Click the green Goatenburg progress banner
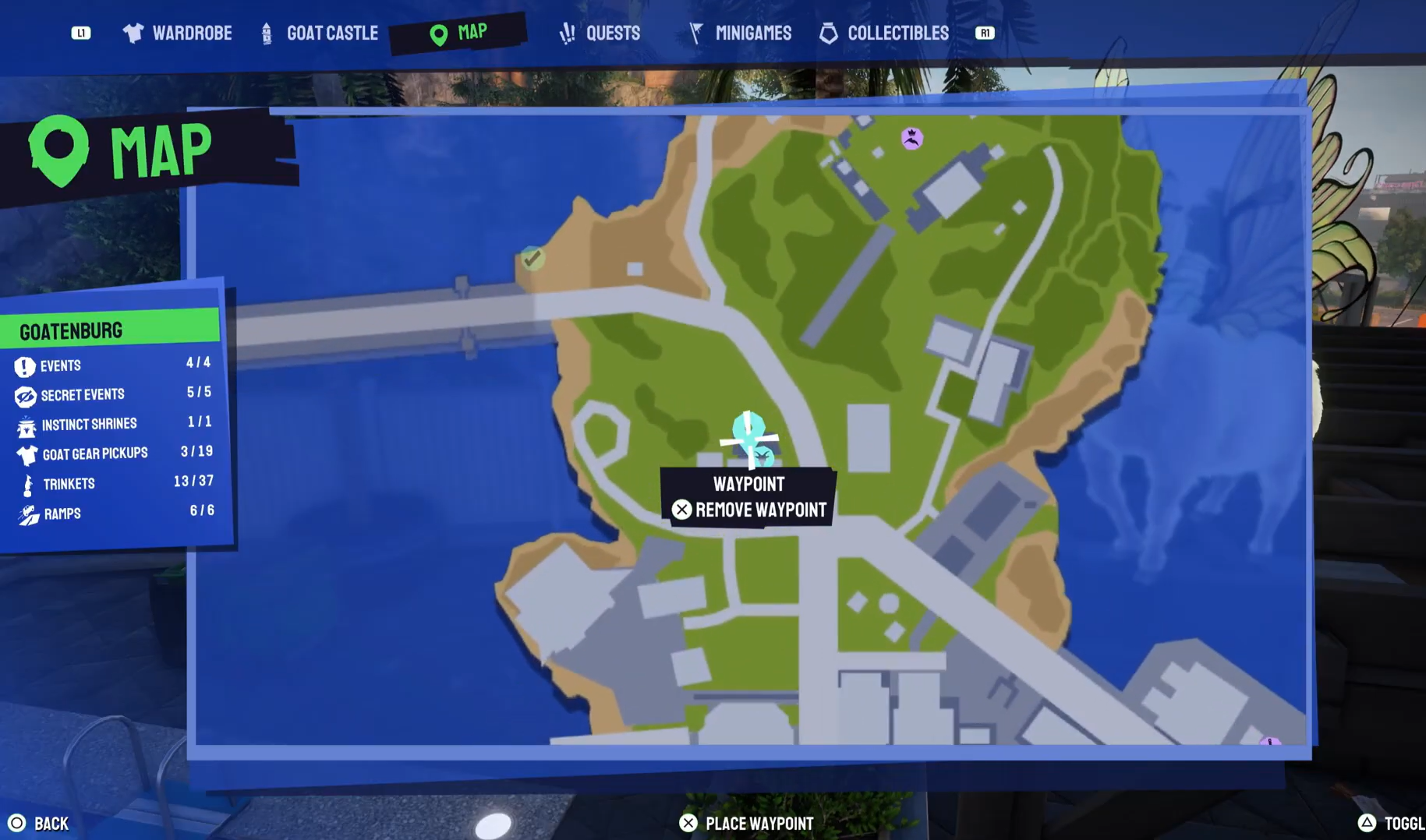The width and height of the screenshot is (1426, 840). coord(110,330)
